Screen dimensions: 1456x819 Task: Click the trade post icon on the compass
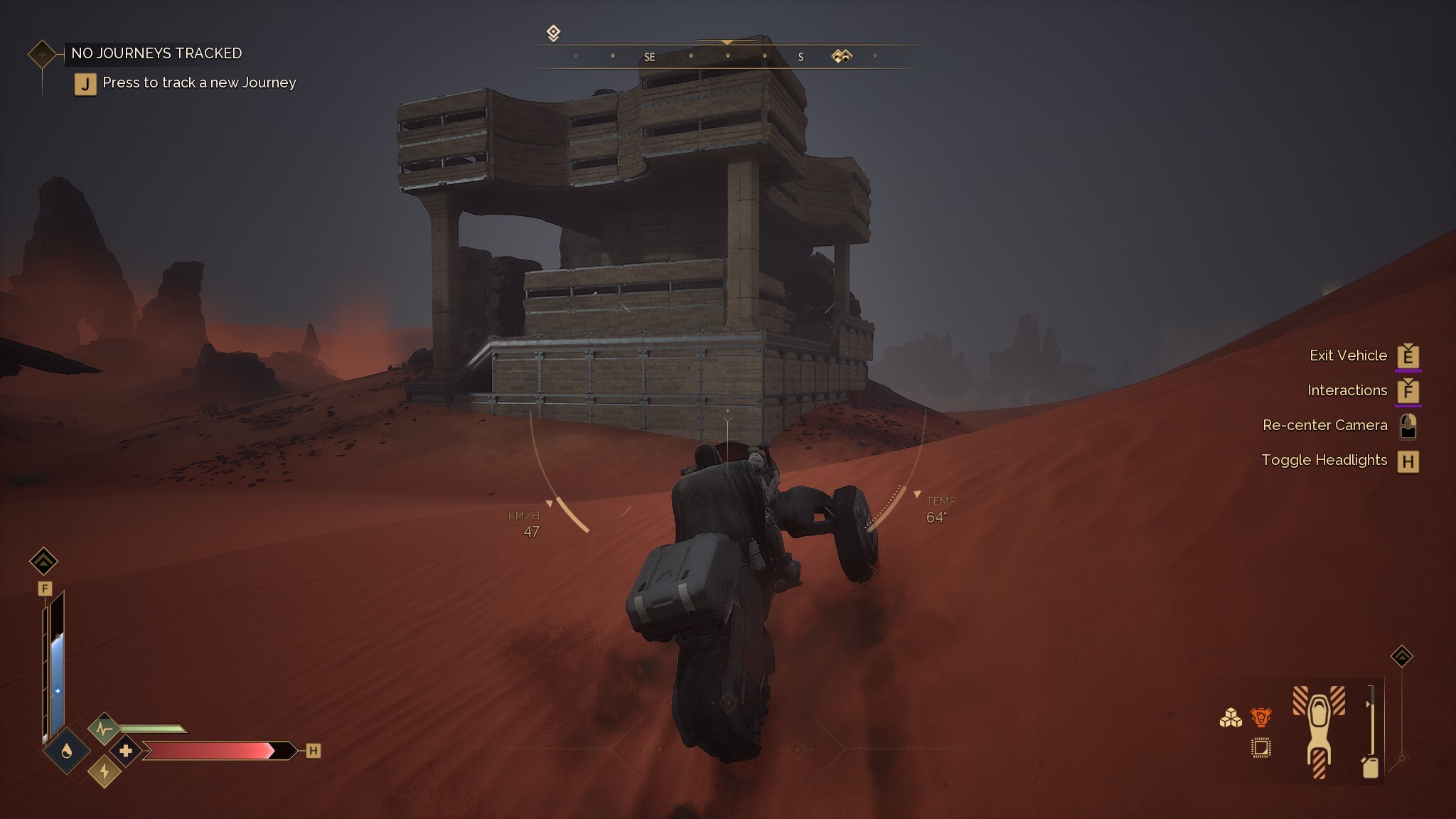[x=841, y=54]
